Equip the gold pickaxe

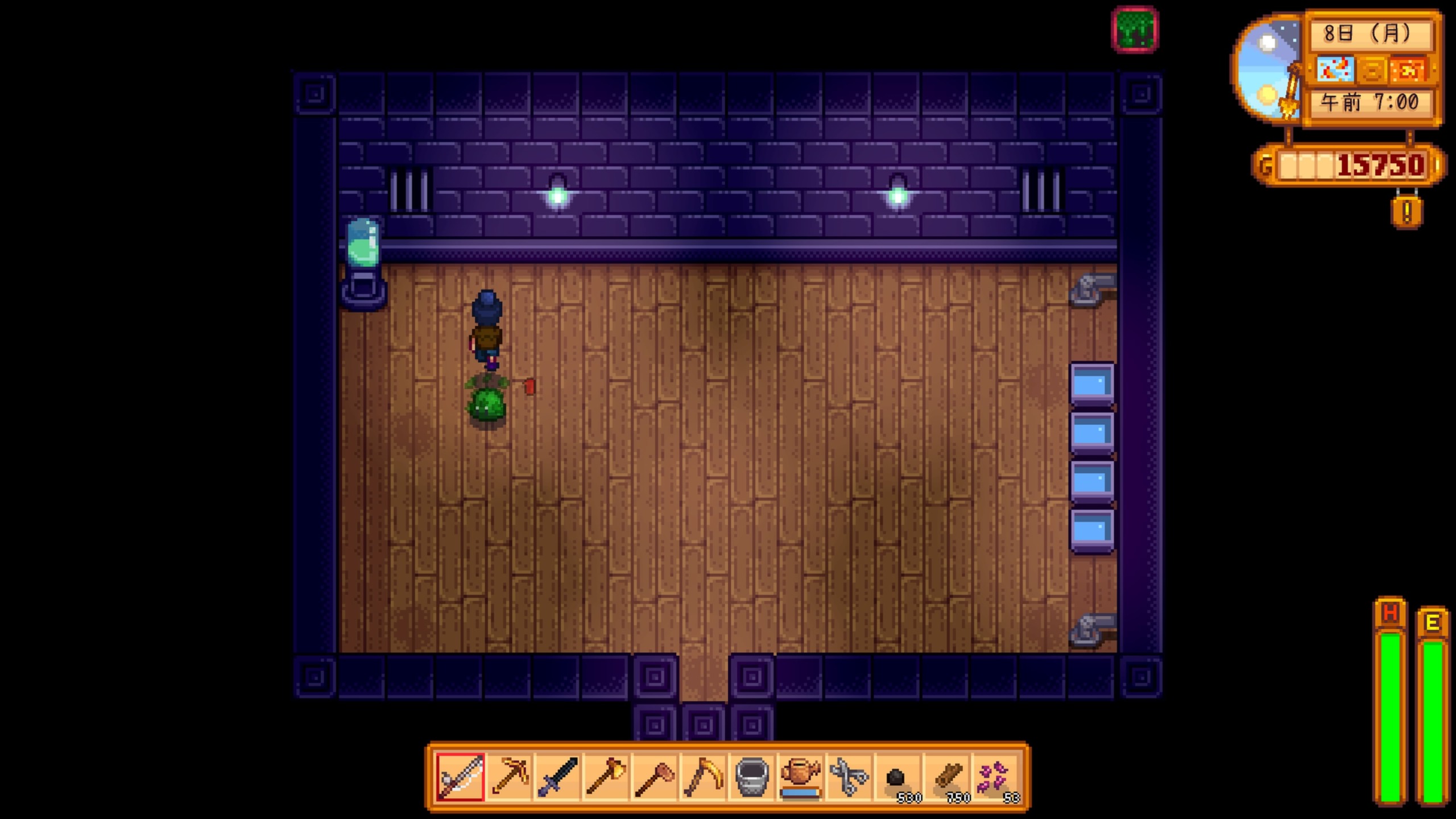tap(509, 777)
